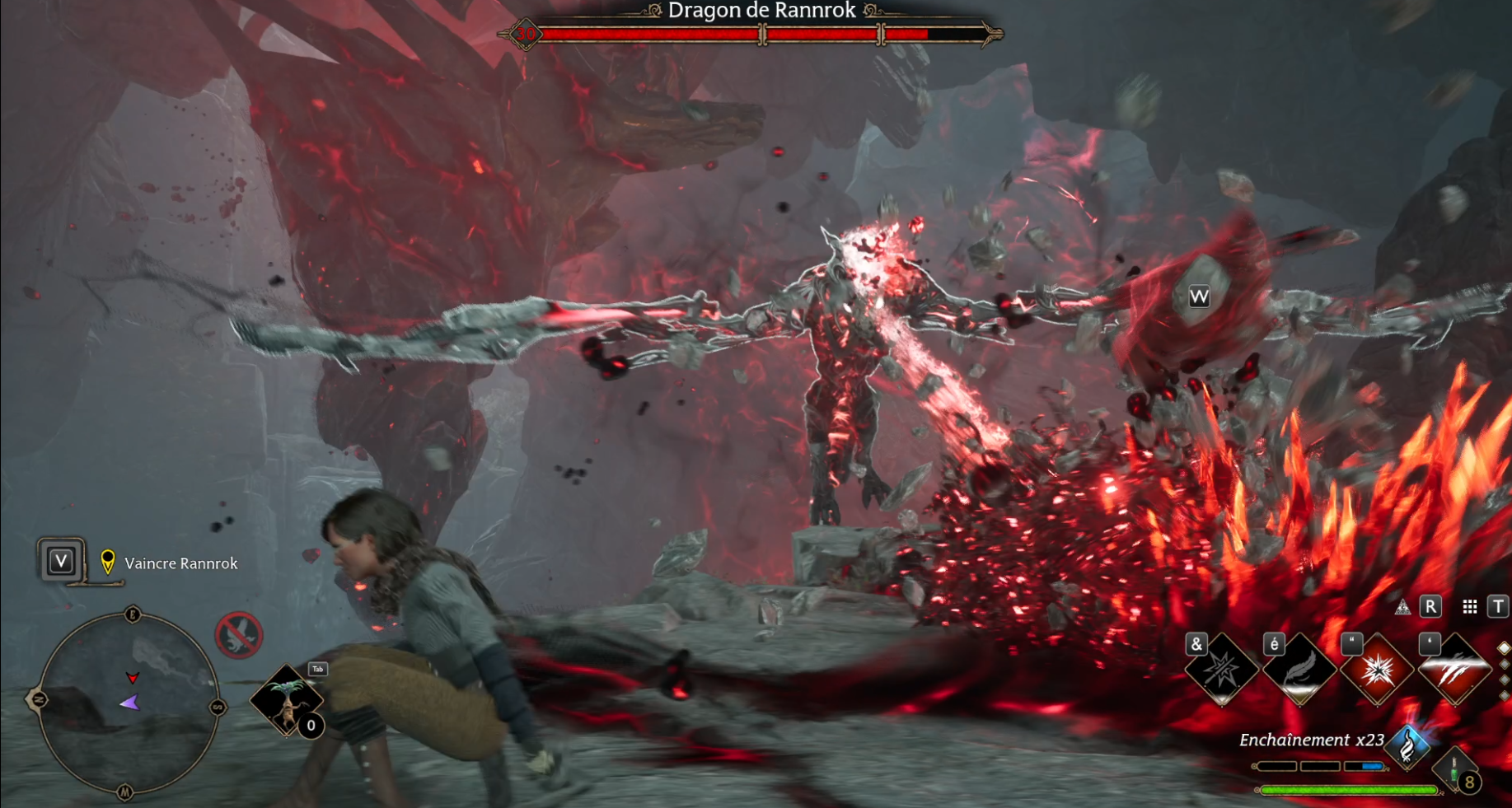The image size is (1512, 808).
Task: Cast the feather levitation spell
Action: 1299,670
